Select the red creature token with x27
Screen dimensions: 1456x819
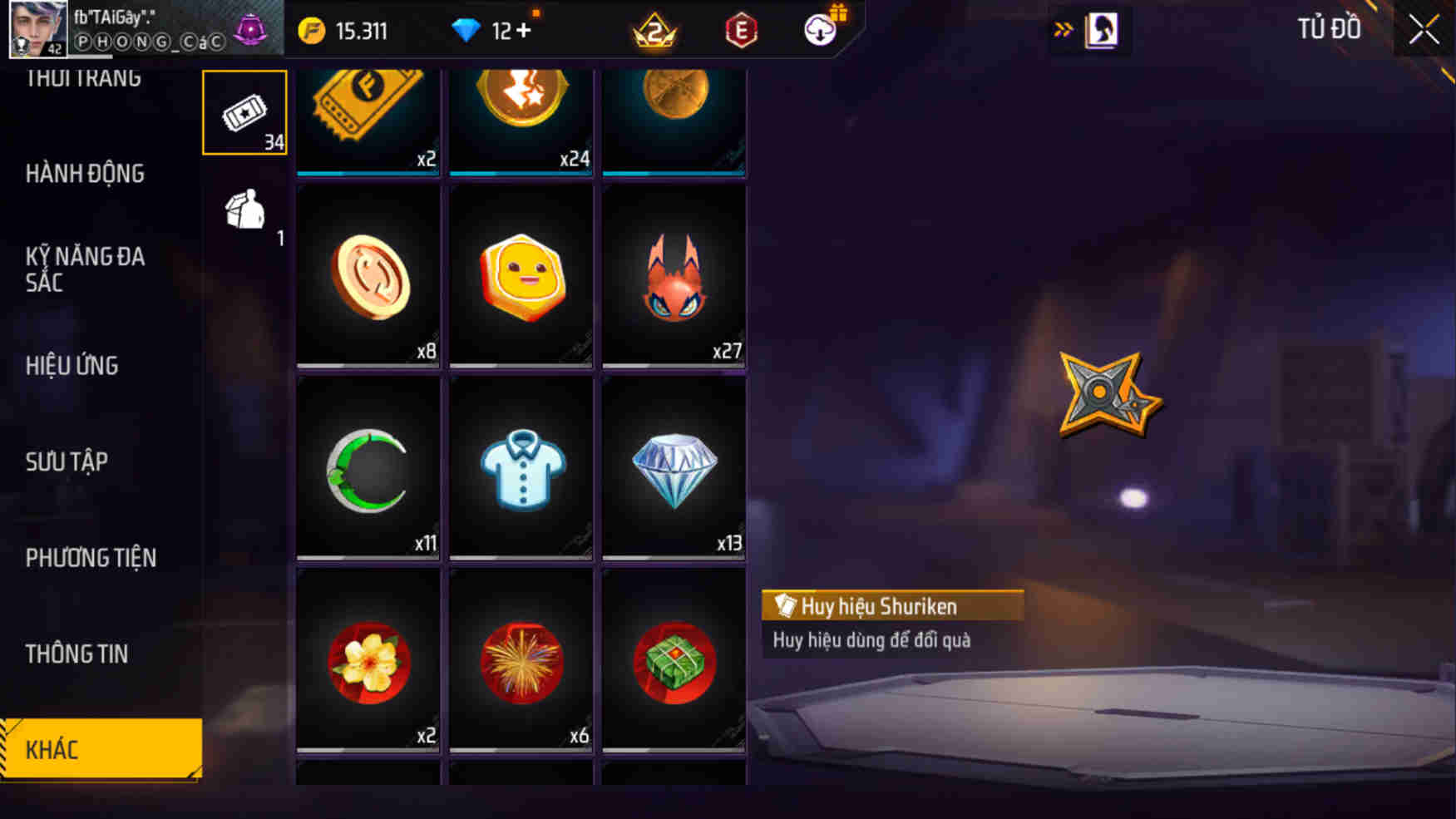point(674,277)
